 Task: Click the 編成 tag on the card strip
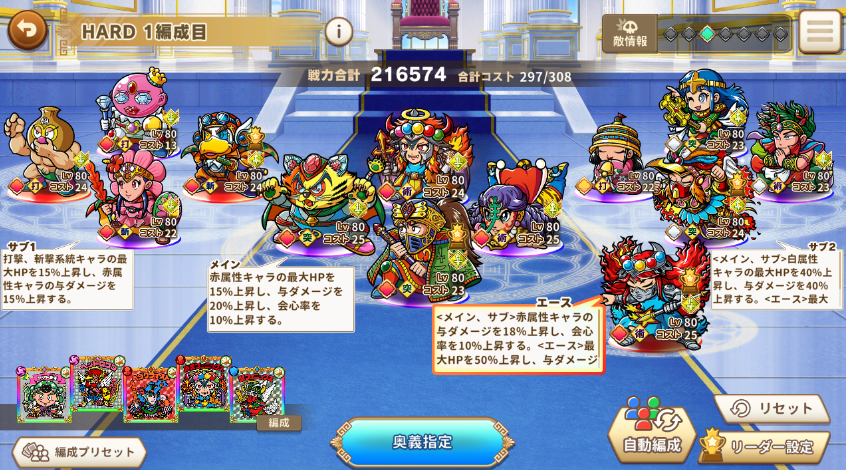[279, 423]
